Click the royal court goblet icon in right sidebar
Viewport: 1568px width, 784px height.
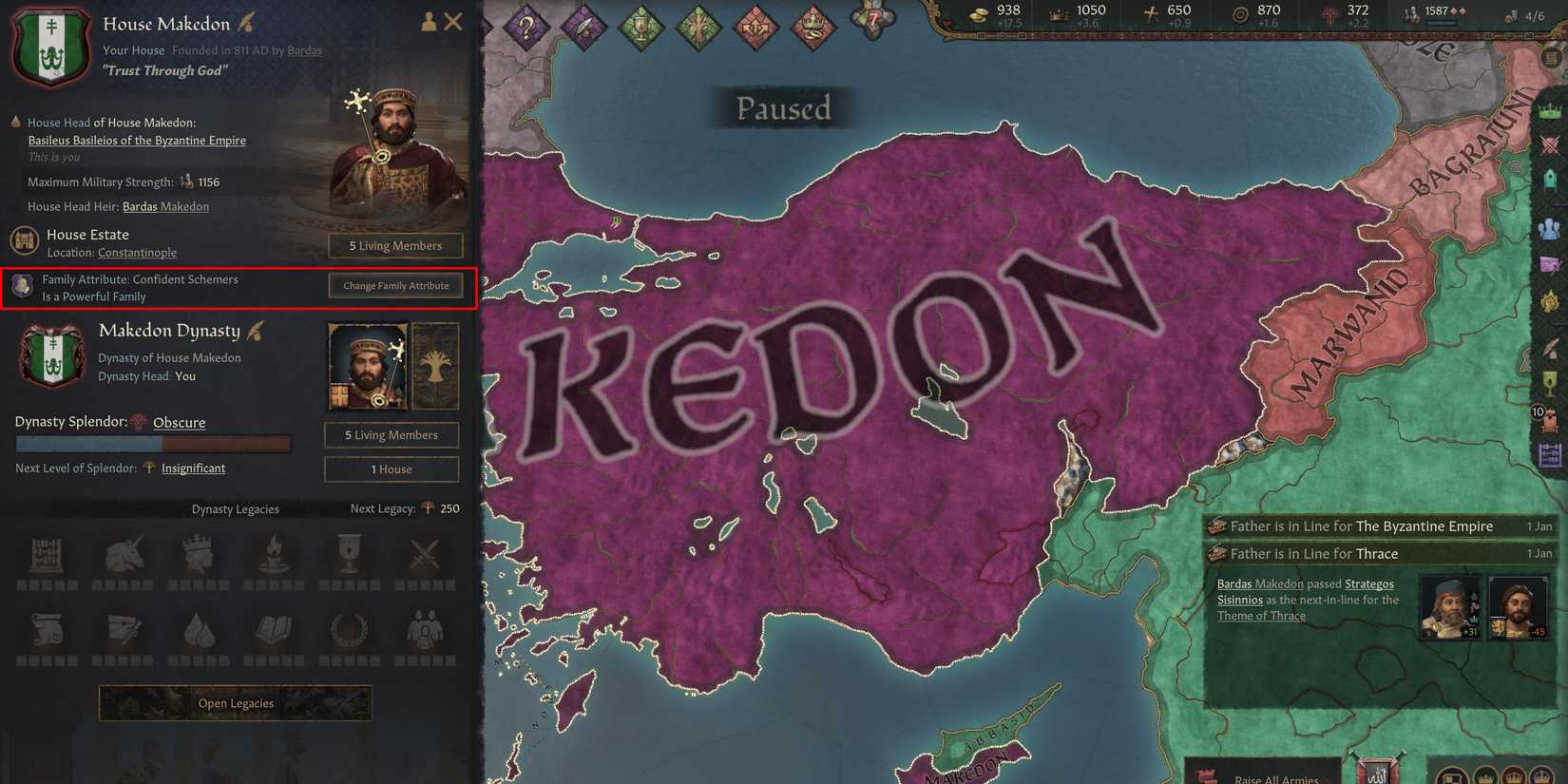click(1549, 382)
